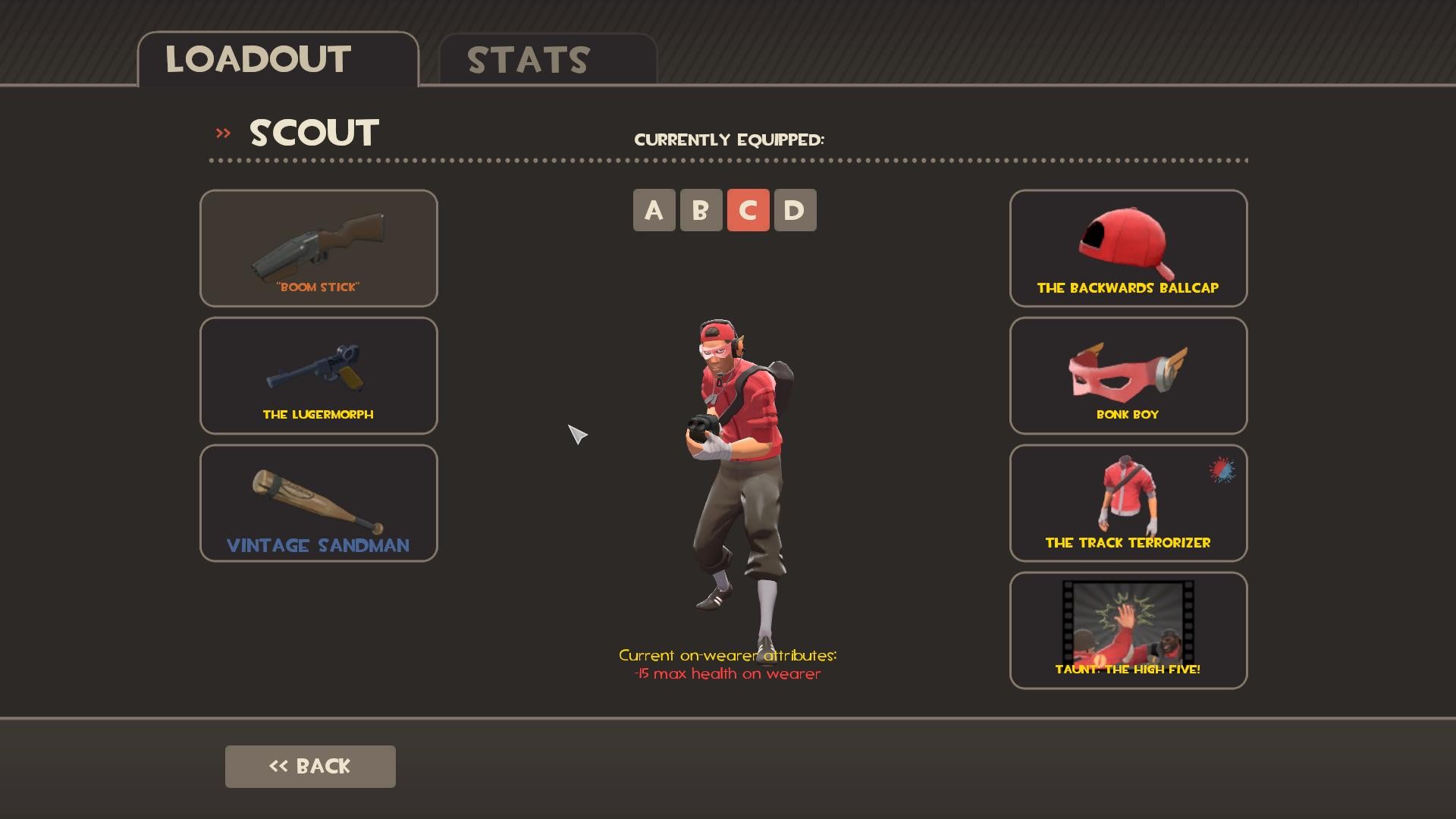
Task: Open the Backwards Ballcap hat slot
Action: tap(1128, 248)
